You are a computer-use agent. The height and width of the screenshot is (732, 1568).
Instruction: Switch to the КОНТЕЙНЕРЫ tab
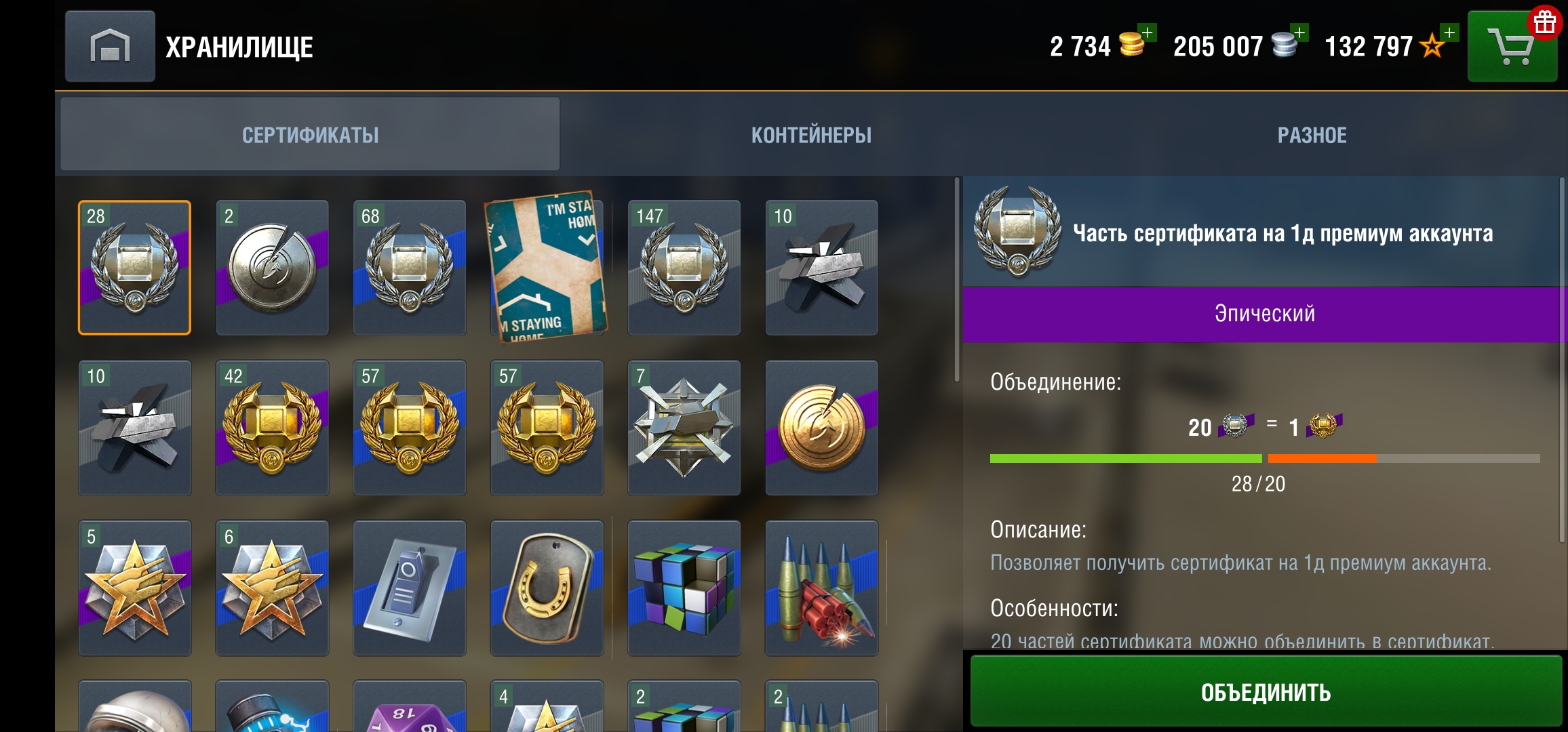click(x=811, y=134)
